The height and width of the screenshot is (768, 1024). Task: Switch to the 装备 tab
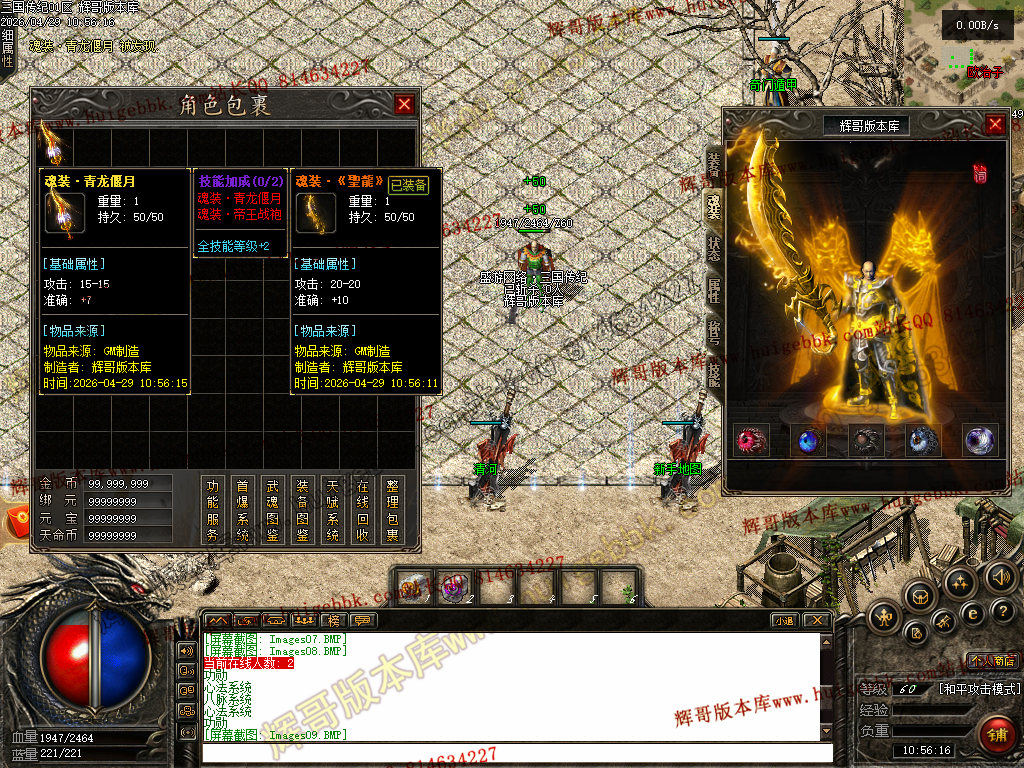(713, 163)
